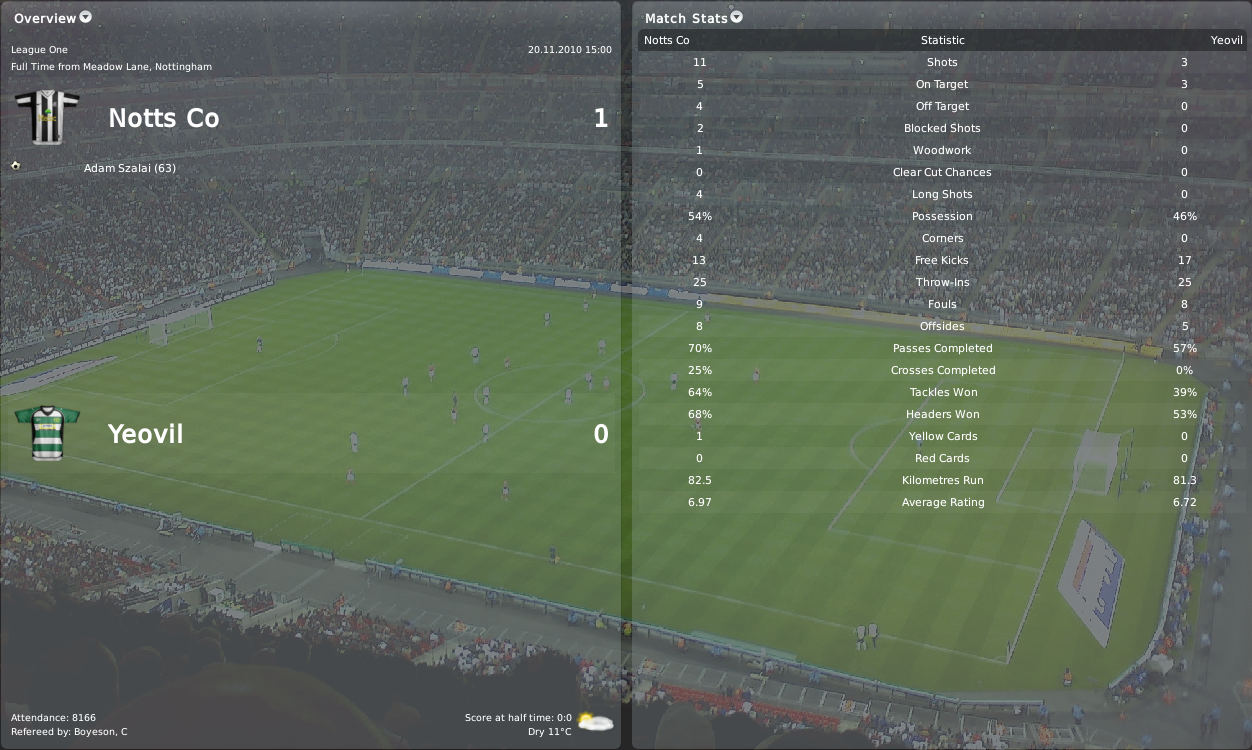Image resolution: width=1252 pixels, height=750 pixels.
Task: Open the Overview panel dropdown
Action: click(x=85, y=17)
